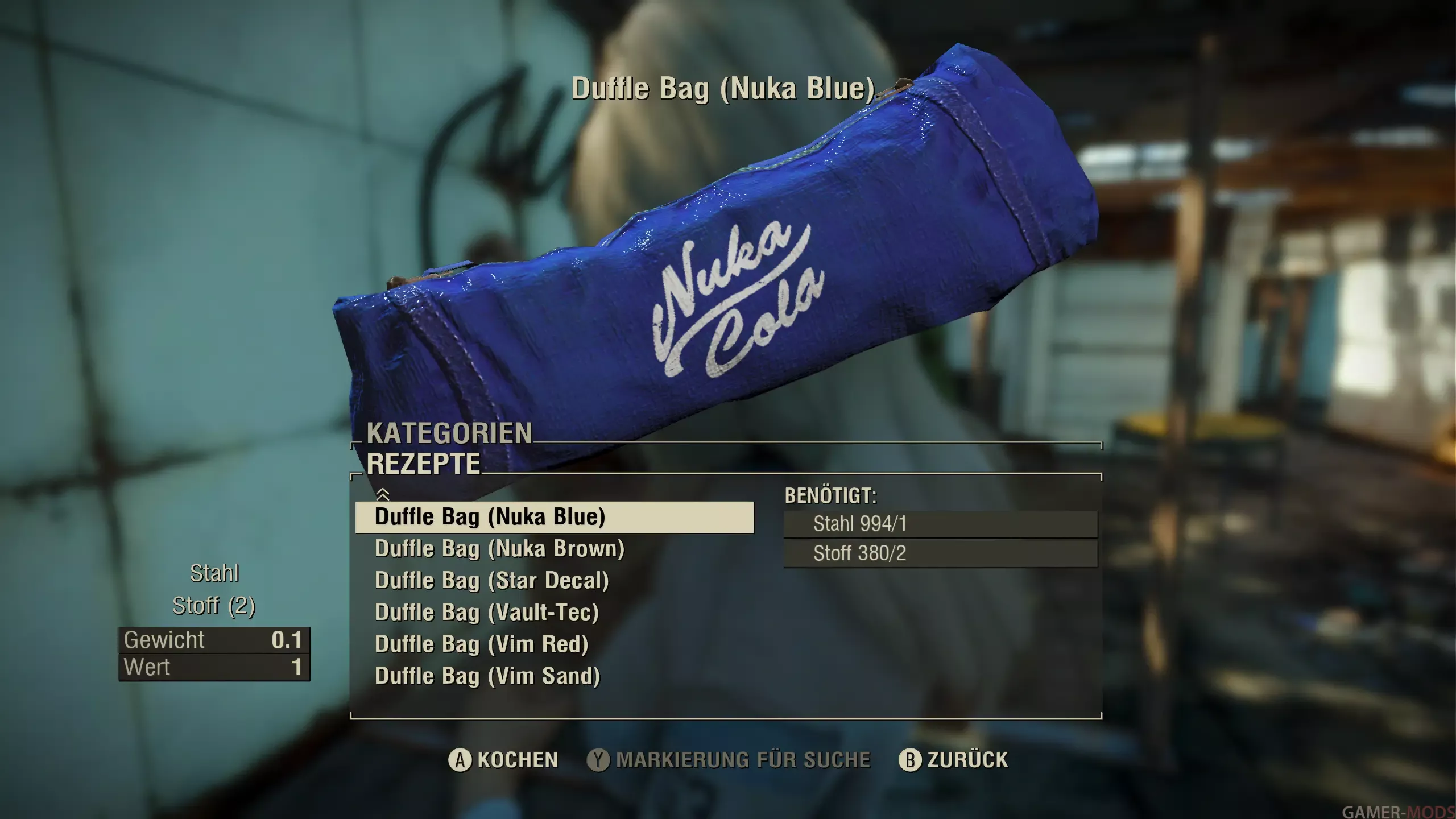The height and width of the screenshot is (819, 1456).
Task: Select the Stahl 994/1 requirement row
Action: click(x=940, y=524)
